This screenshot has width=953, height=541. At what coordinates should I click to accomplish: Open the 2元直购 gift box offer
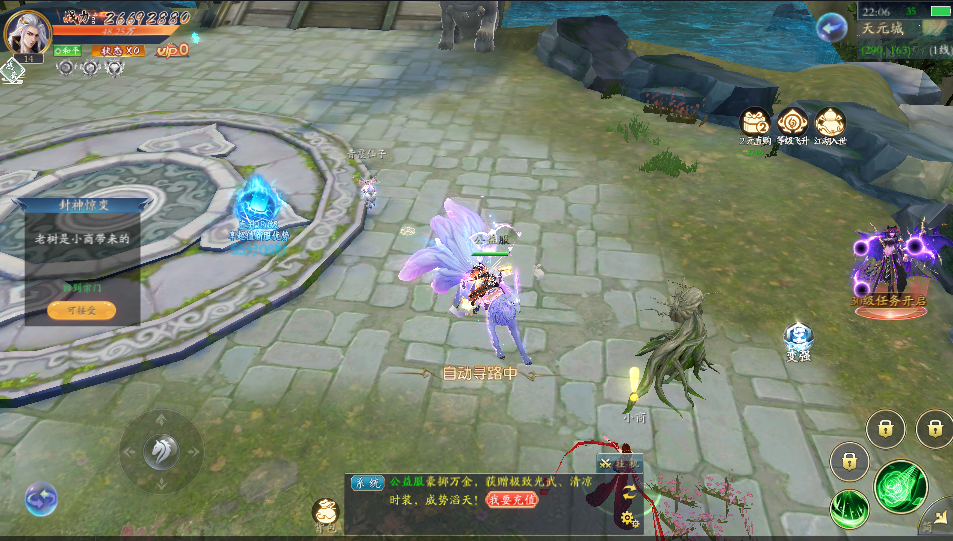755,123
